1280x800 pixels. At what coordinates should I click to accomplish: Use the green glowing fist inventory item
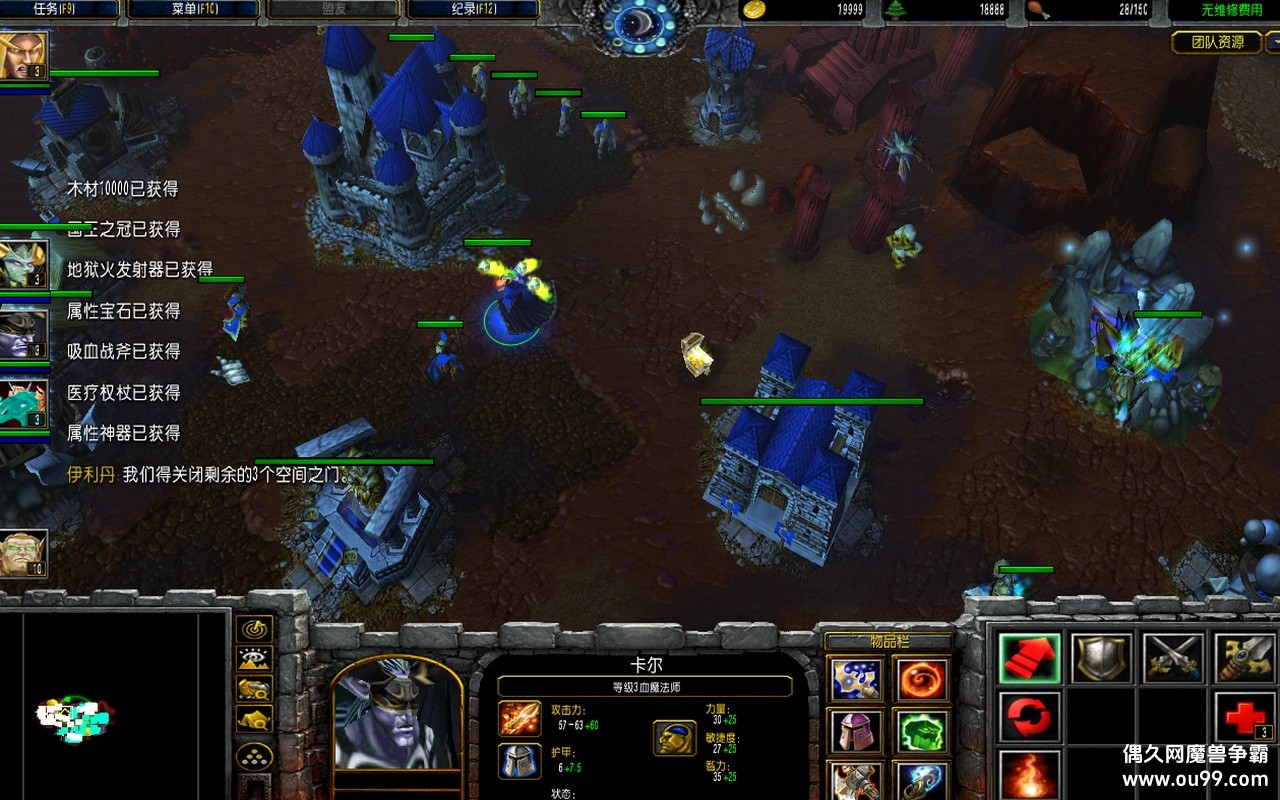coord(922,732)
